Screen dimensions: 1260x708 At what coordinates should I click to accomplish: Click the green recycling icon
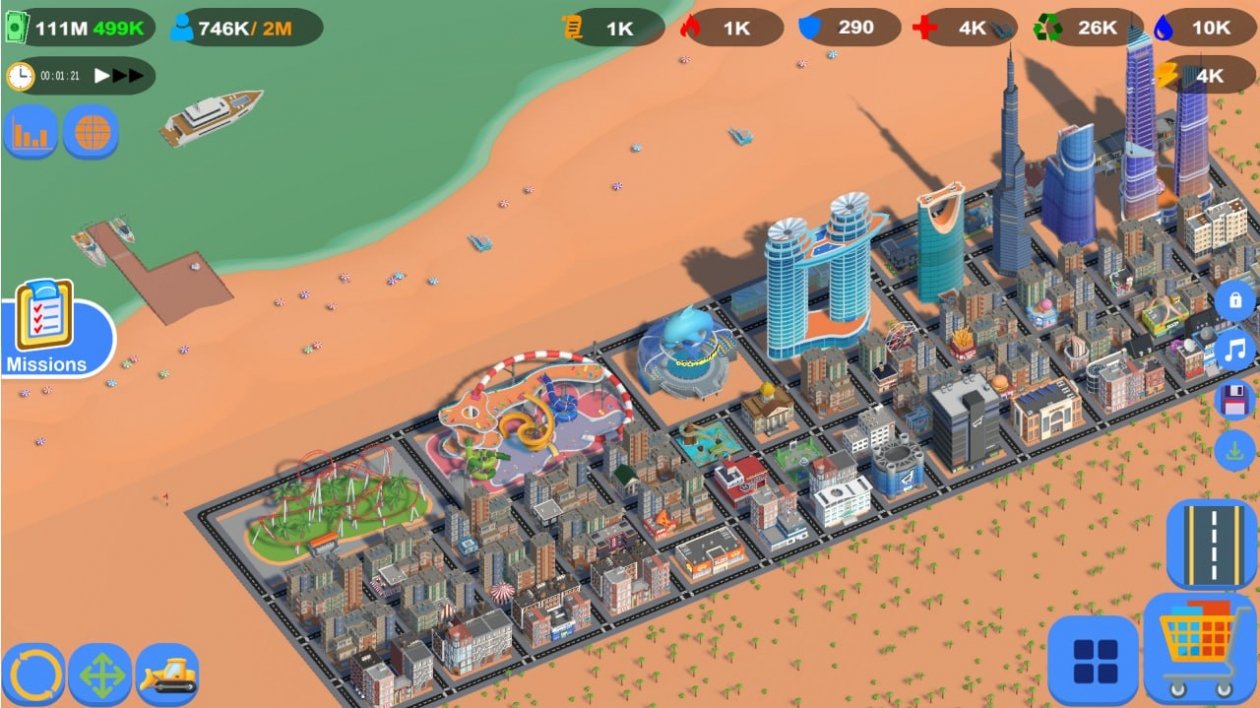[x=1048, y=28]
